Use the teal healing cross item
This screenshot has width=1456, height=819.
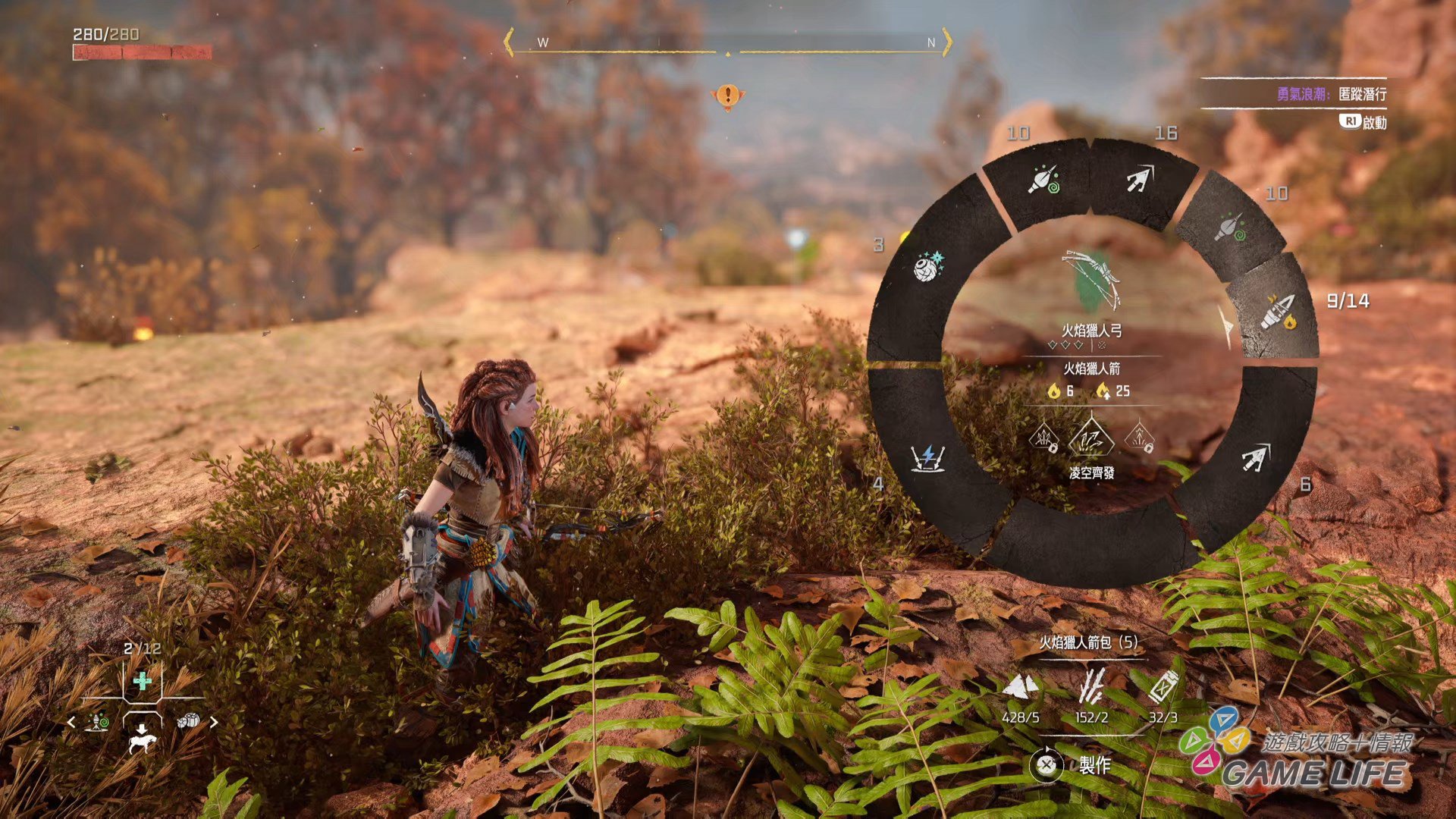tap(142, 681)
